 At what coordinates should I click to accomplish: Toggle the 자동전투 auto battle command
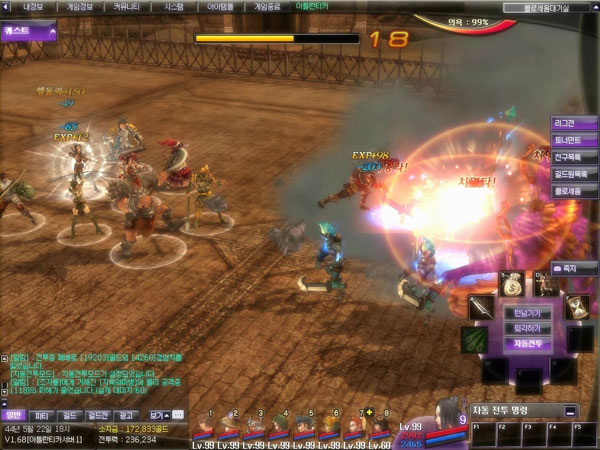527,343
